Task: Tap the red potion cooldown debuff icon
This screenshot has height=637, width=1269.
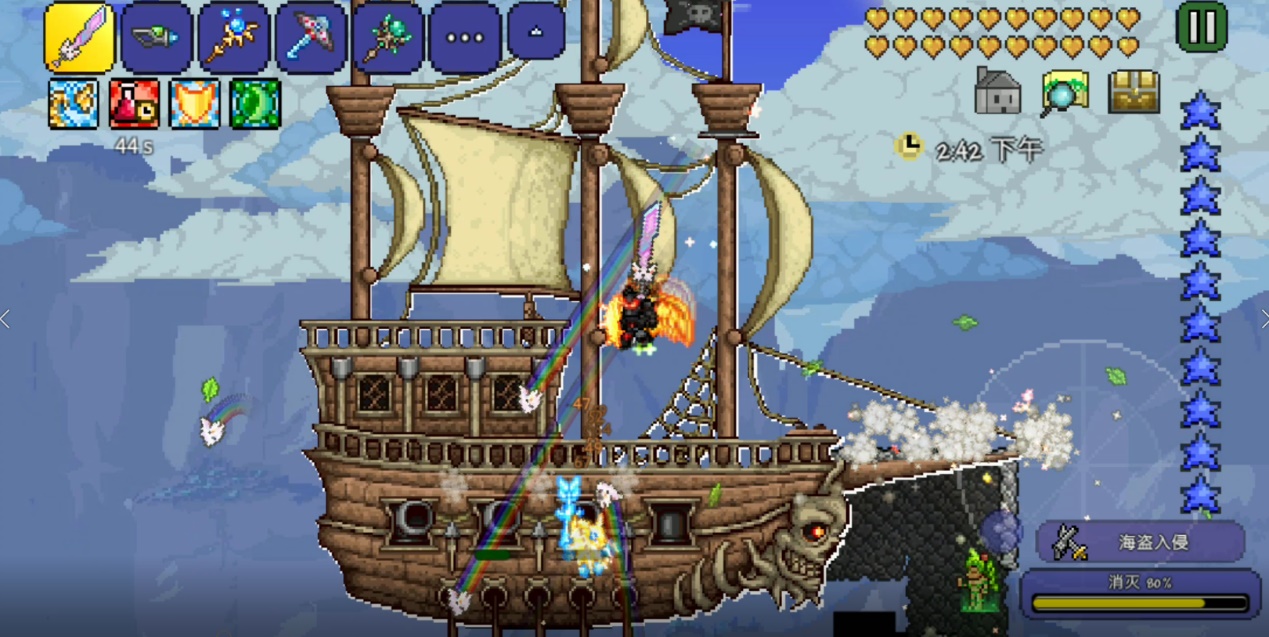Action: tap(134, 104)
